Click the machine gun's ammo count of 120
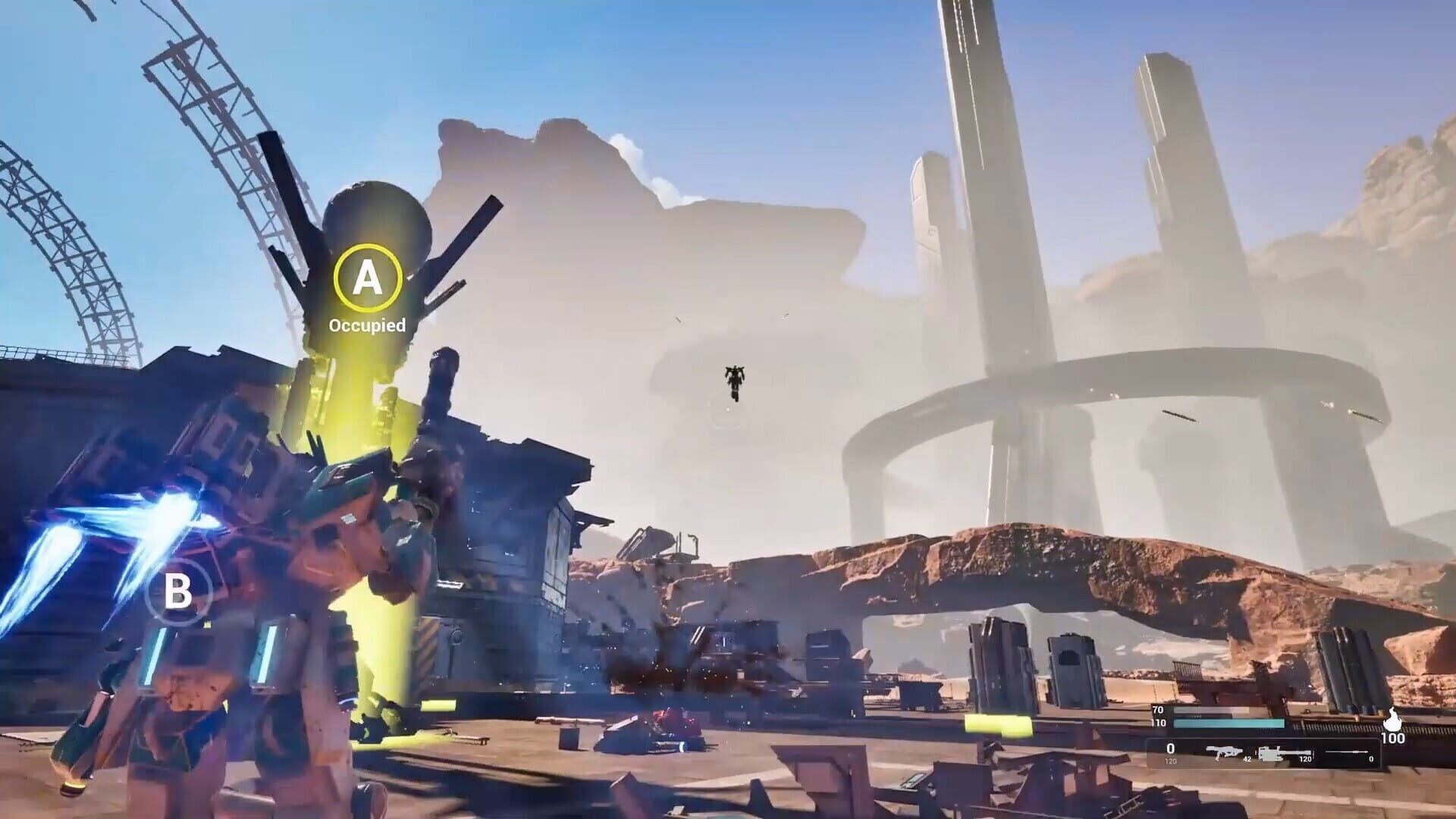 point(1306,760)
